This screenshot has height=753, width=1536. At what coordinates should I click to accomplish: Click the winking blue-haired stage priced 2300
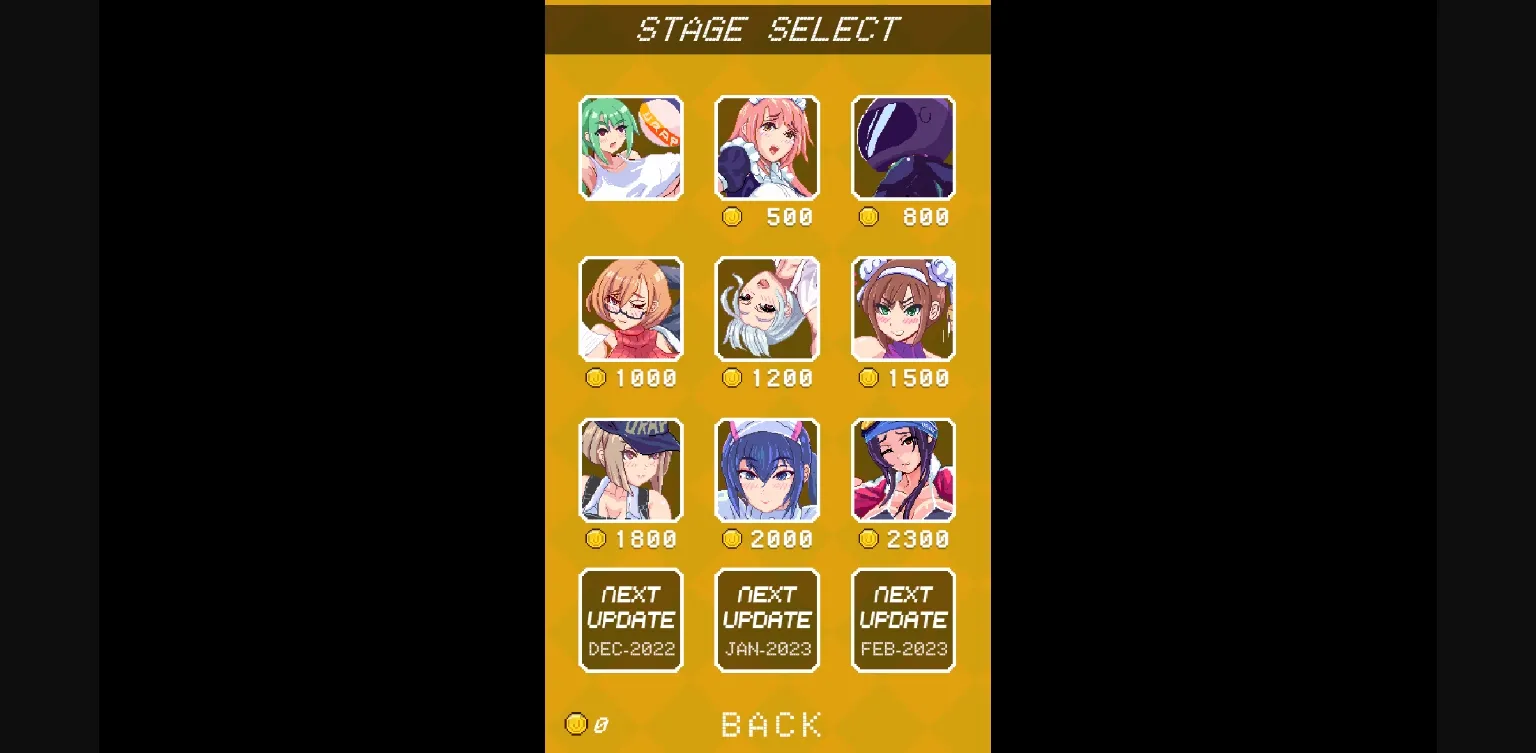[x=903, y=470]
